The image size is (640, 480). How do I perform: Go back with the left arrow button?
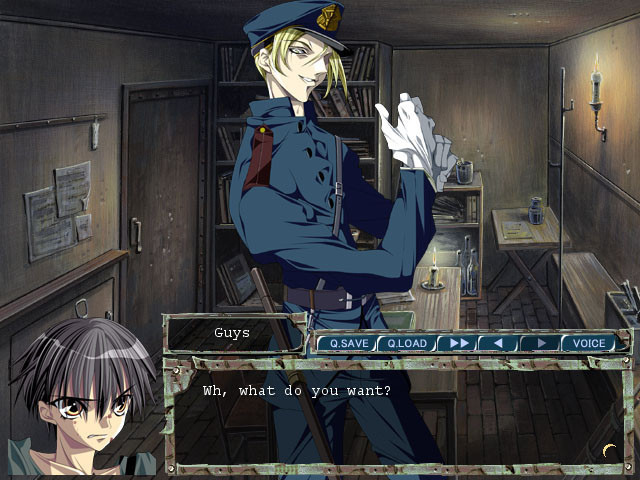(497, 343)
